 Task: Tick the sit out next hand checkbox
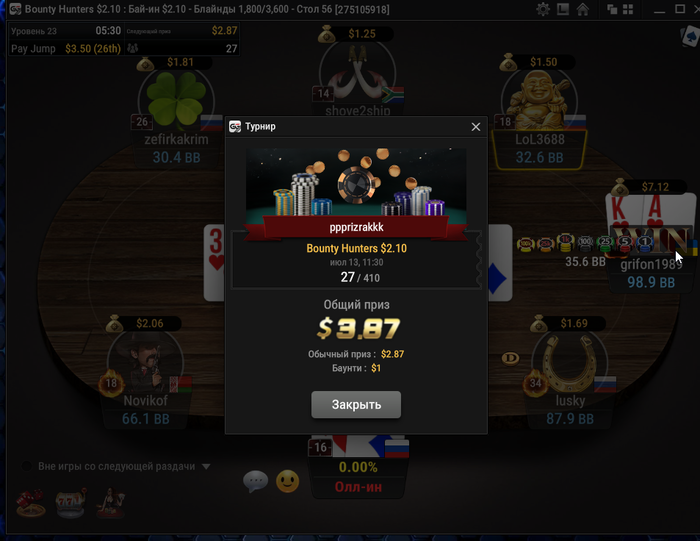24,466
